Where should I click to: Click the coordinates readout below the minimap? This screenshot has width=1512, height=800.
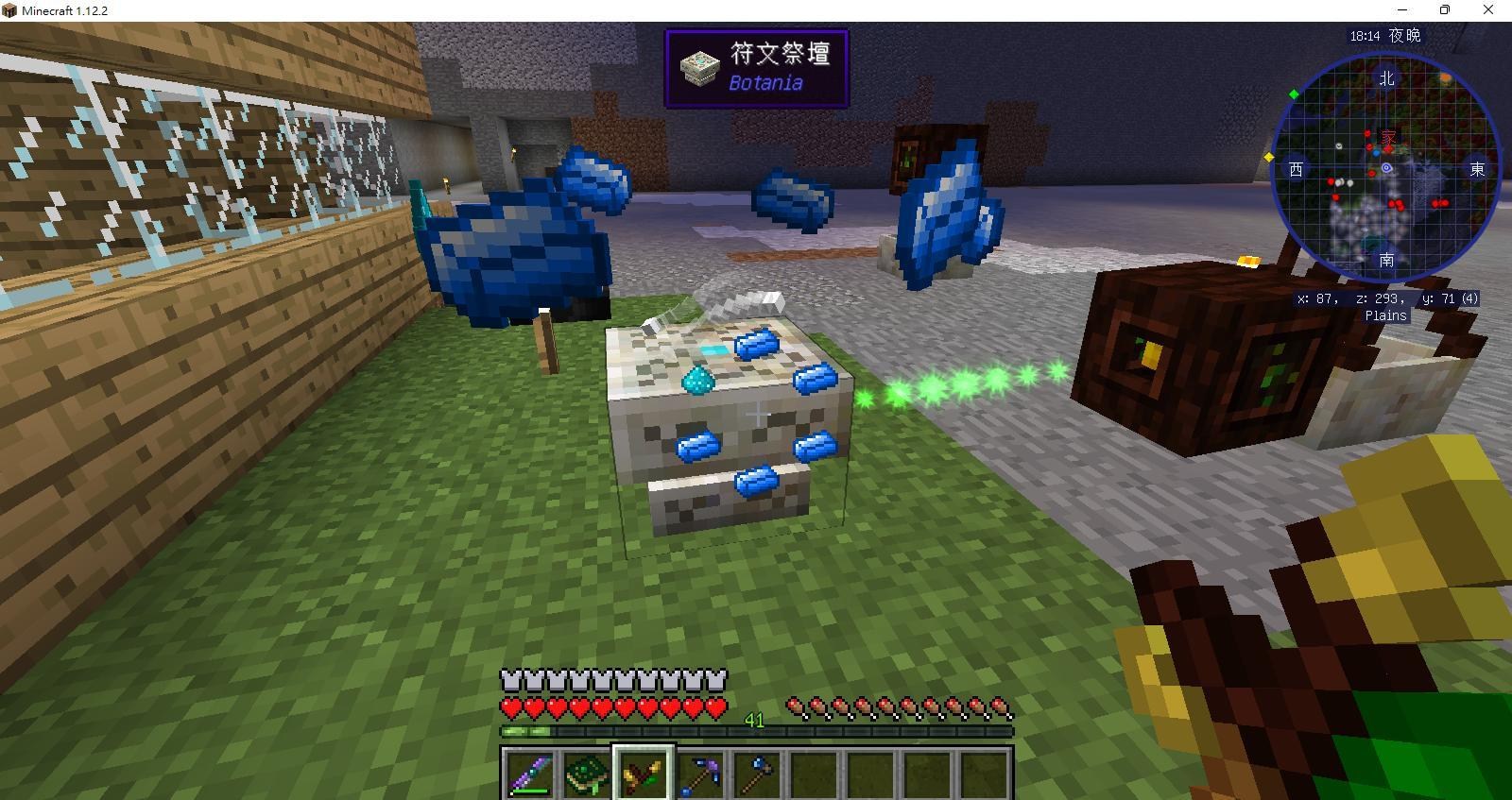click(x=1385, y=298)
